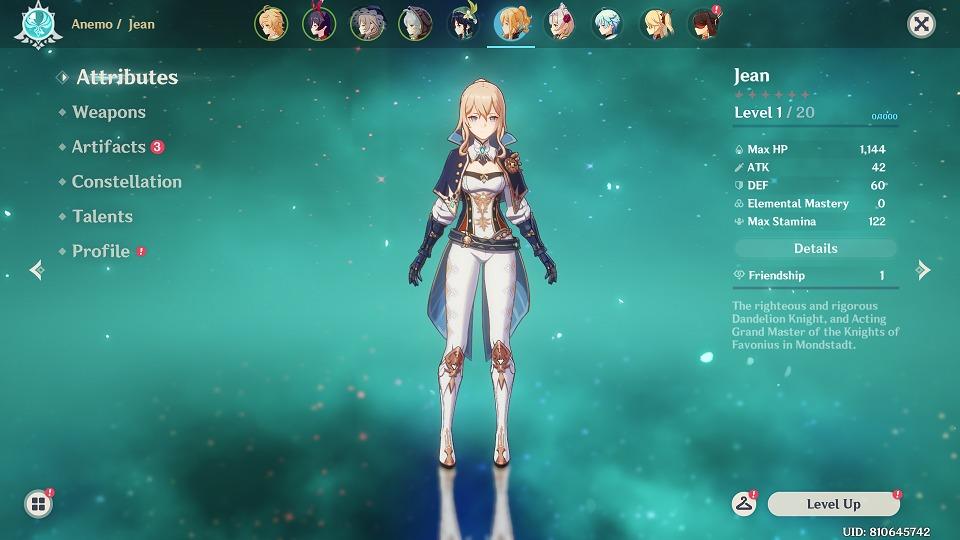The image size is (960, 540).
Task: Close the character screen with X
Action: pos(921,24)
